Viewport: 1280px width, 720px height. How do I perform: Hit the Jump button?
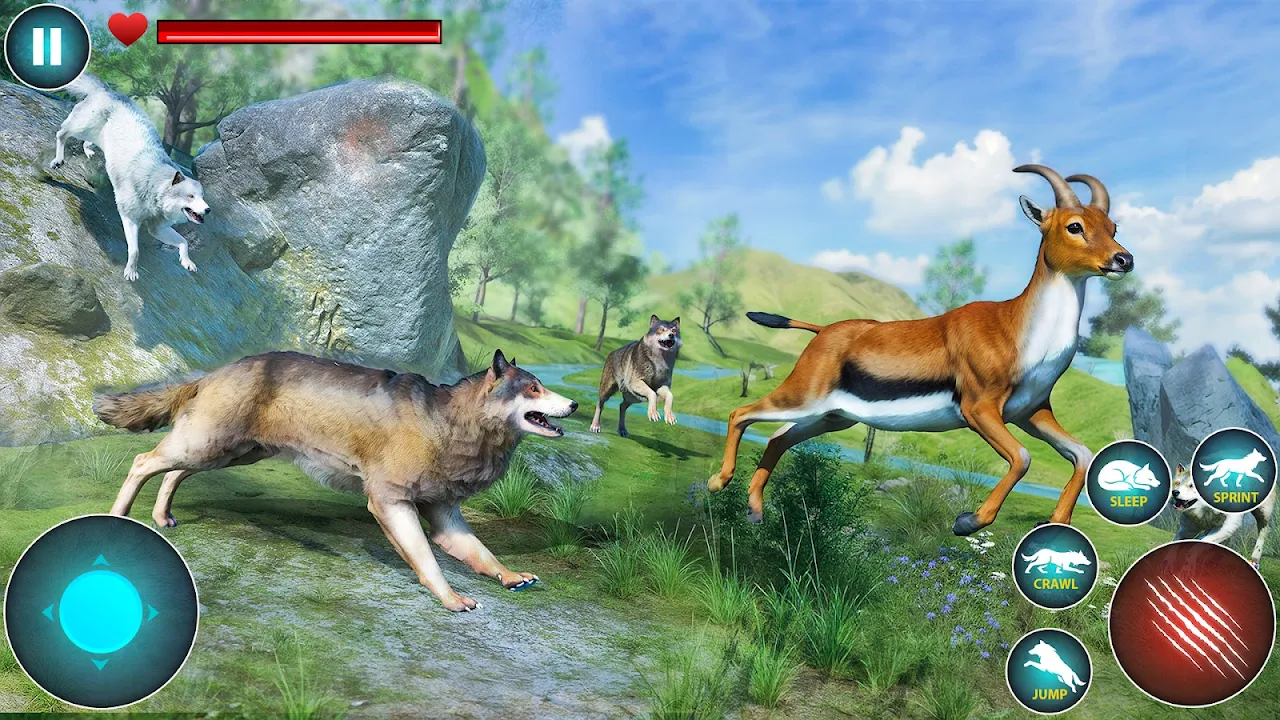click(1048, 670)
